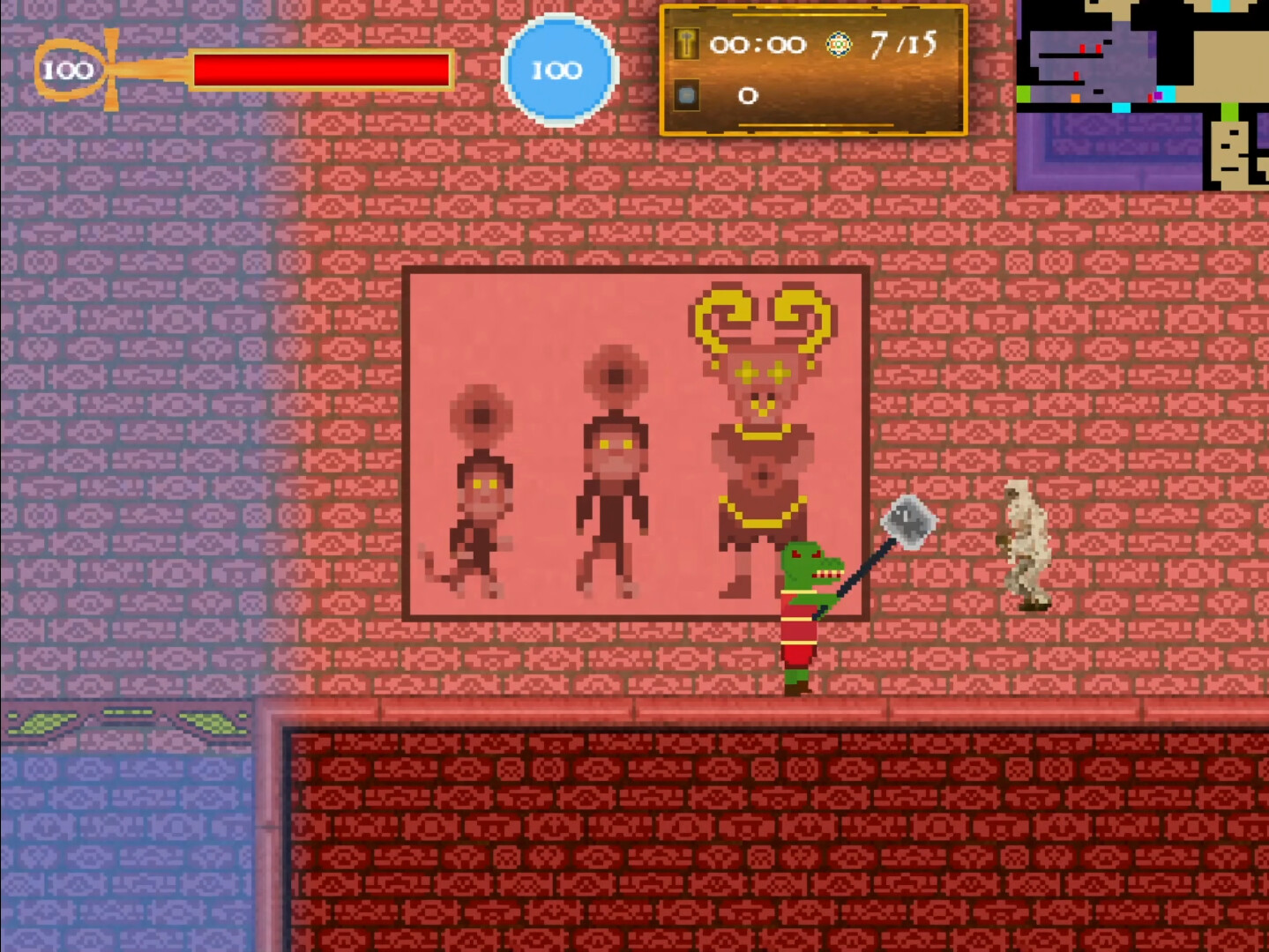Select the key icon in the stats panel
Image resolution: width=1269 pixels, height=952 pixels.
pos(688,43)
